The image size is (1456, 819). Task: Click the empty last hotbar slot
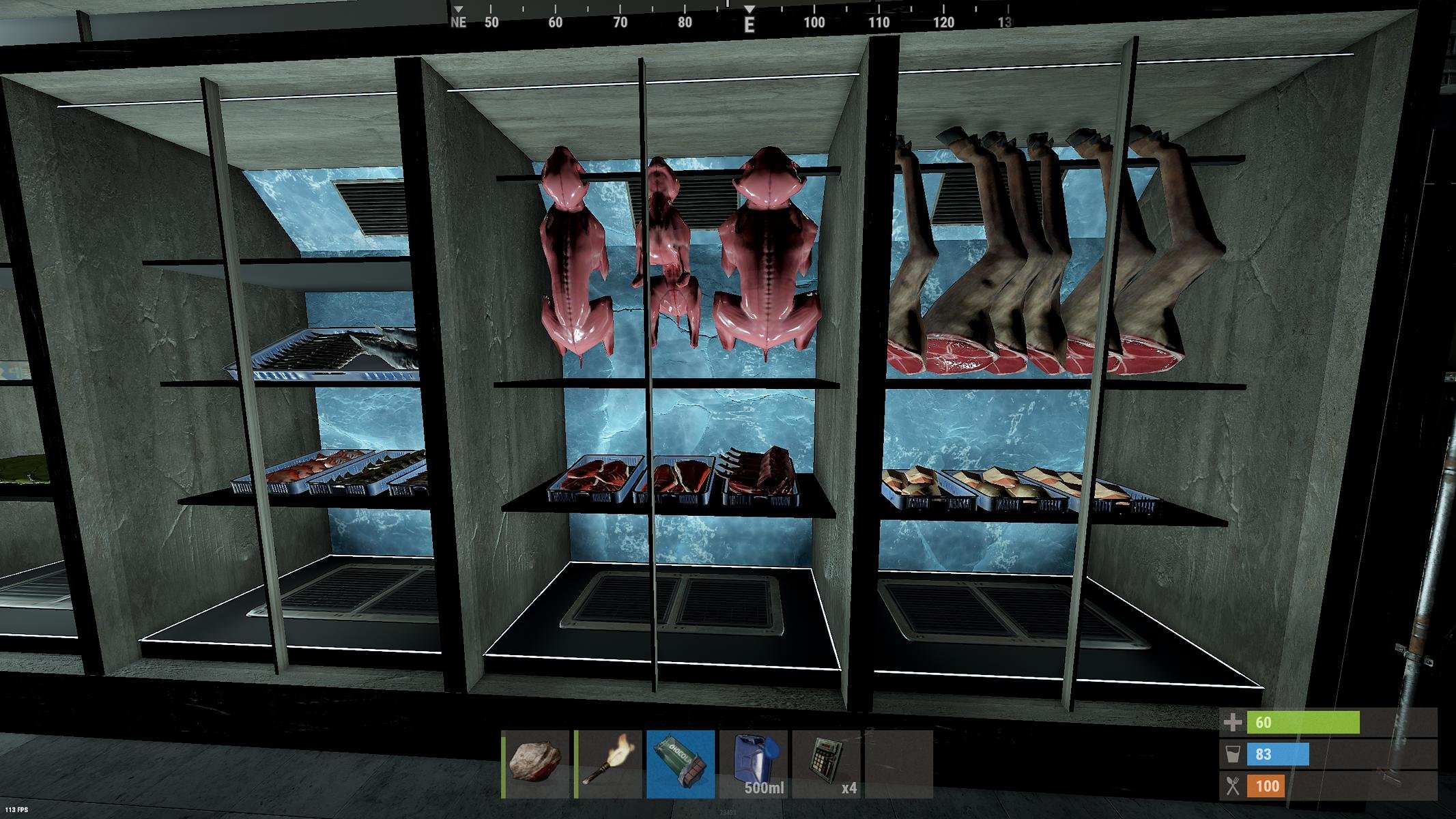(x=898, y=764)
